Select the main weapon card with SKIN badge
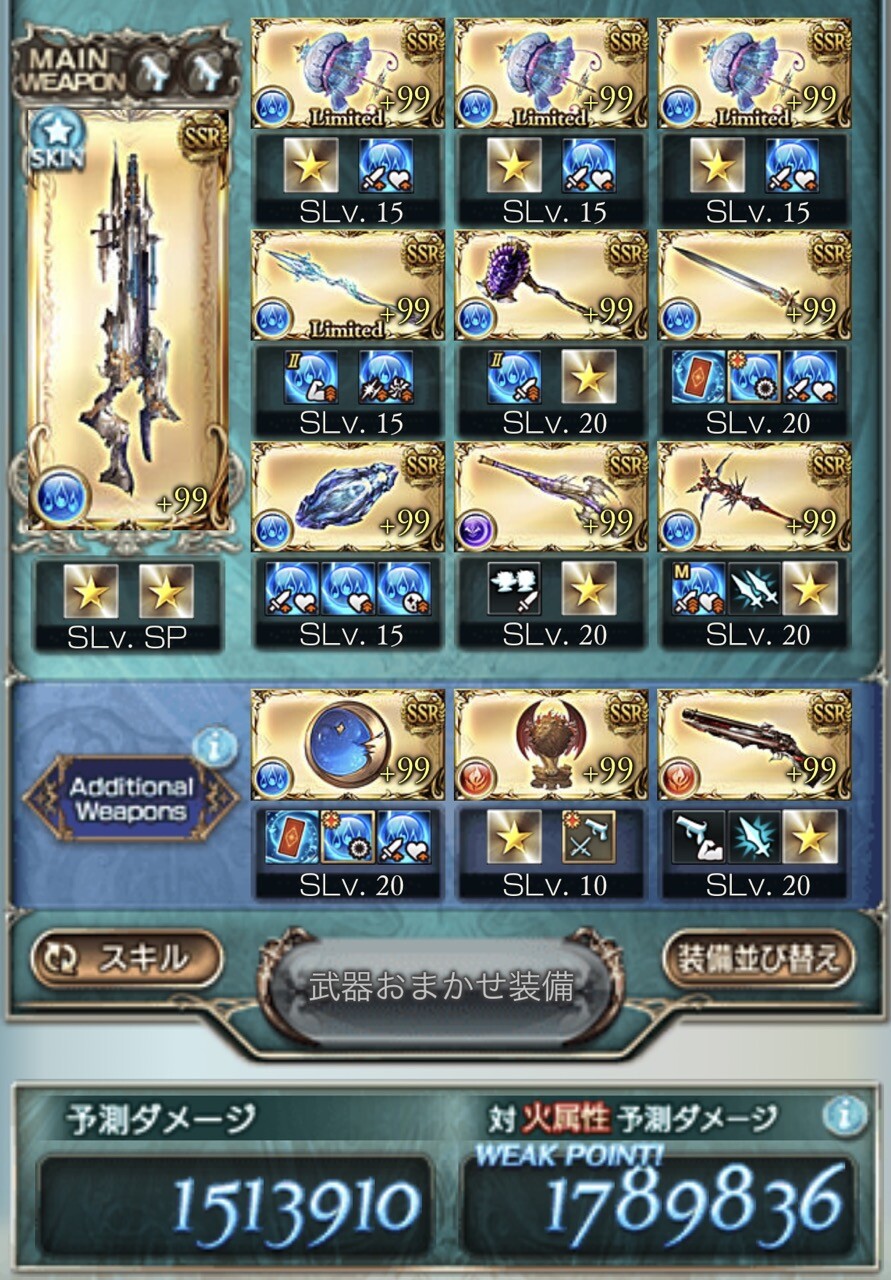Screen dimensions: 891x1280 pos(128,318)
